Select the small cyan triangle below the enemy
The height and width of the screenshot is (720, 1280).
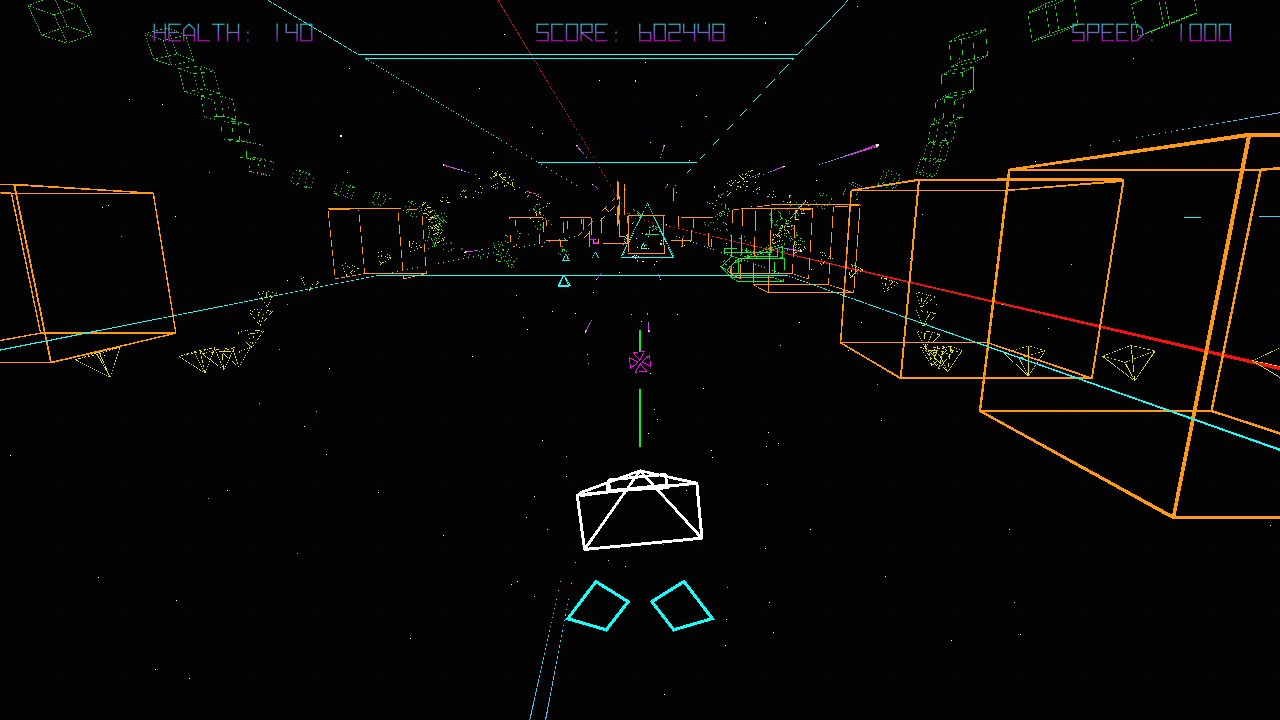(564, 281)
